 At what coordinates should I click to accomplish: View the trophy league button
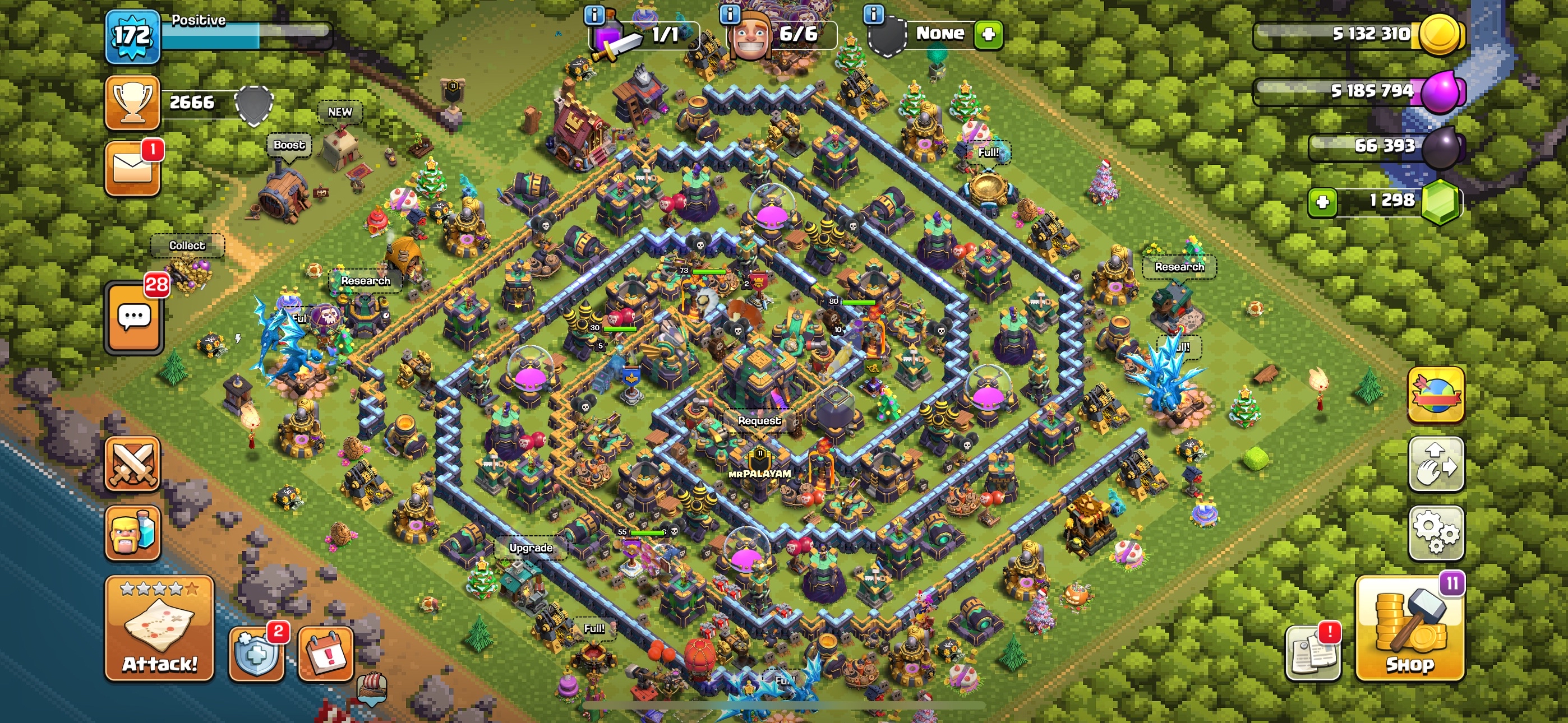(132, 102)
